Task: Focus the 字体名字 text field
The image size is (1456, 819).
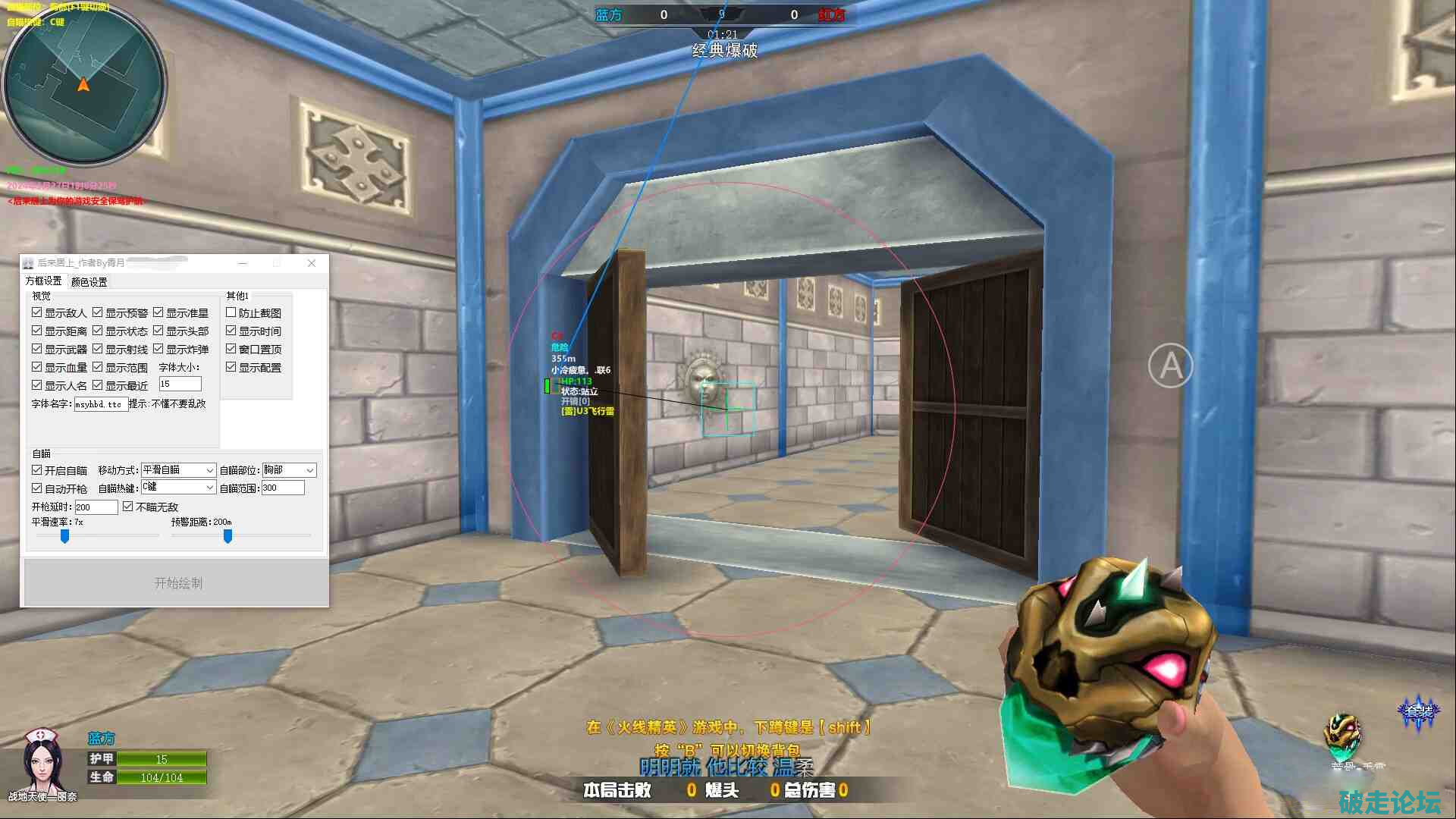Action: pyautogui.click(x=100, y=404)
